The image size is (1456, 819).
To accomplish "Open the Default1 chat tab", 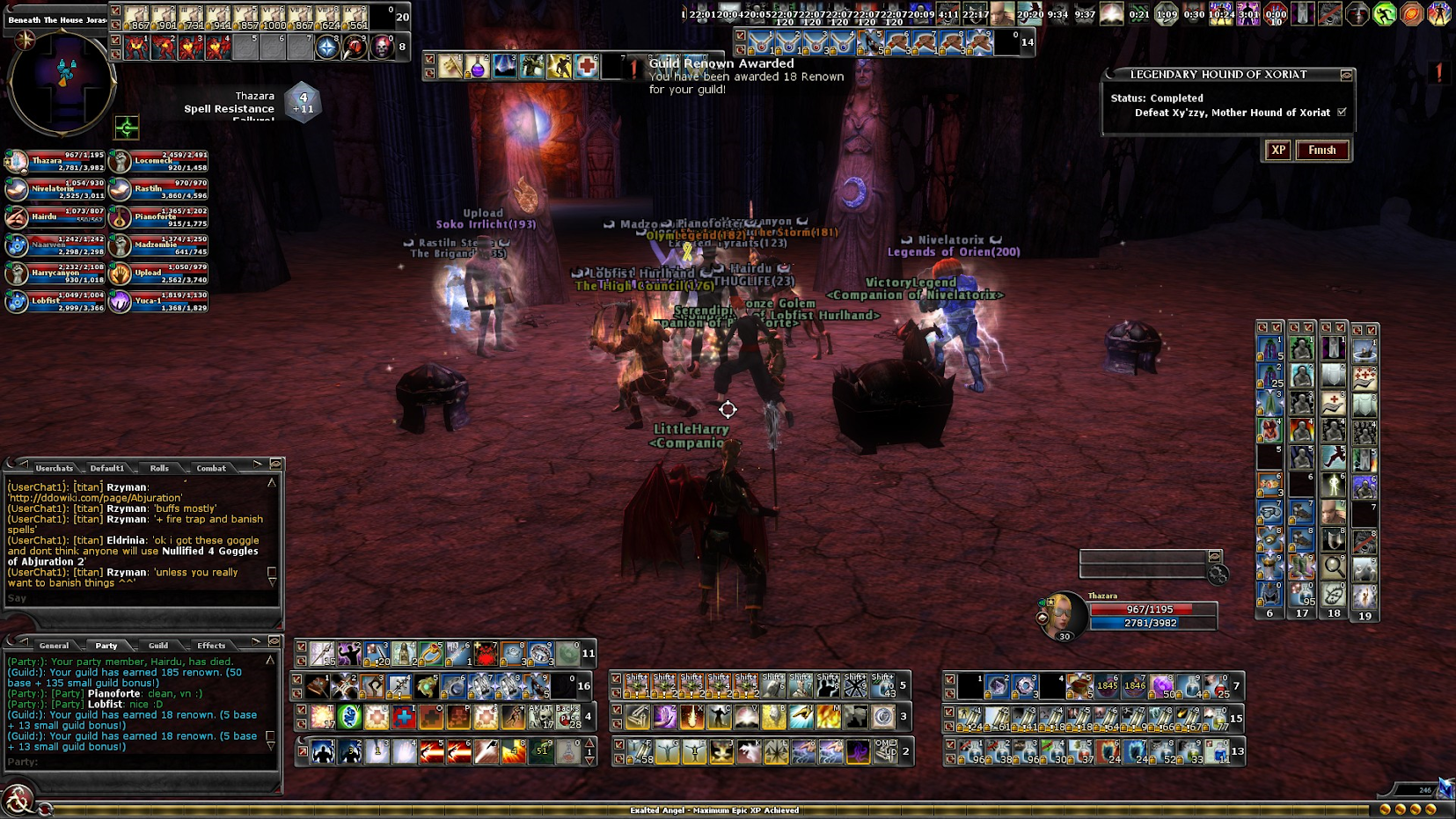I will tap(107, 468).
